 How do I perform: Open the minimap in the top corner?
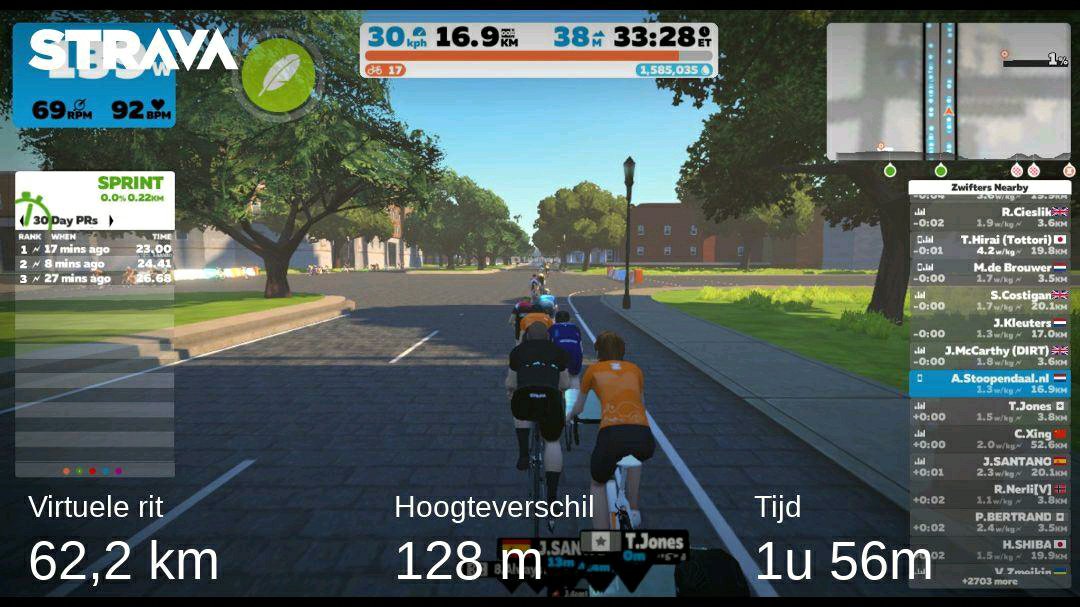click(x=947, y=92)
